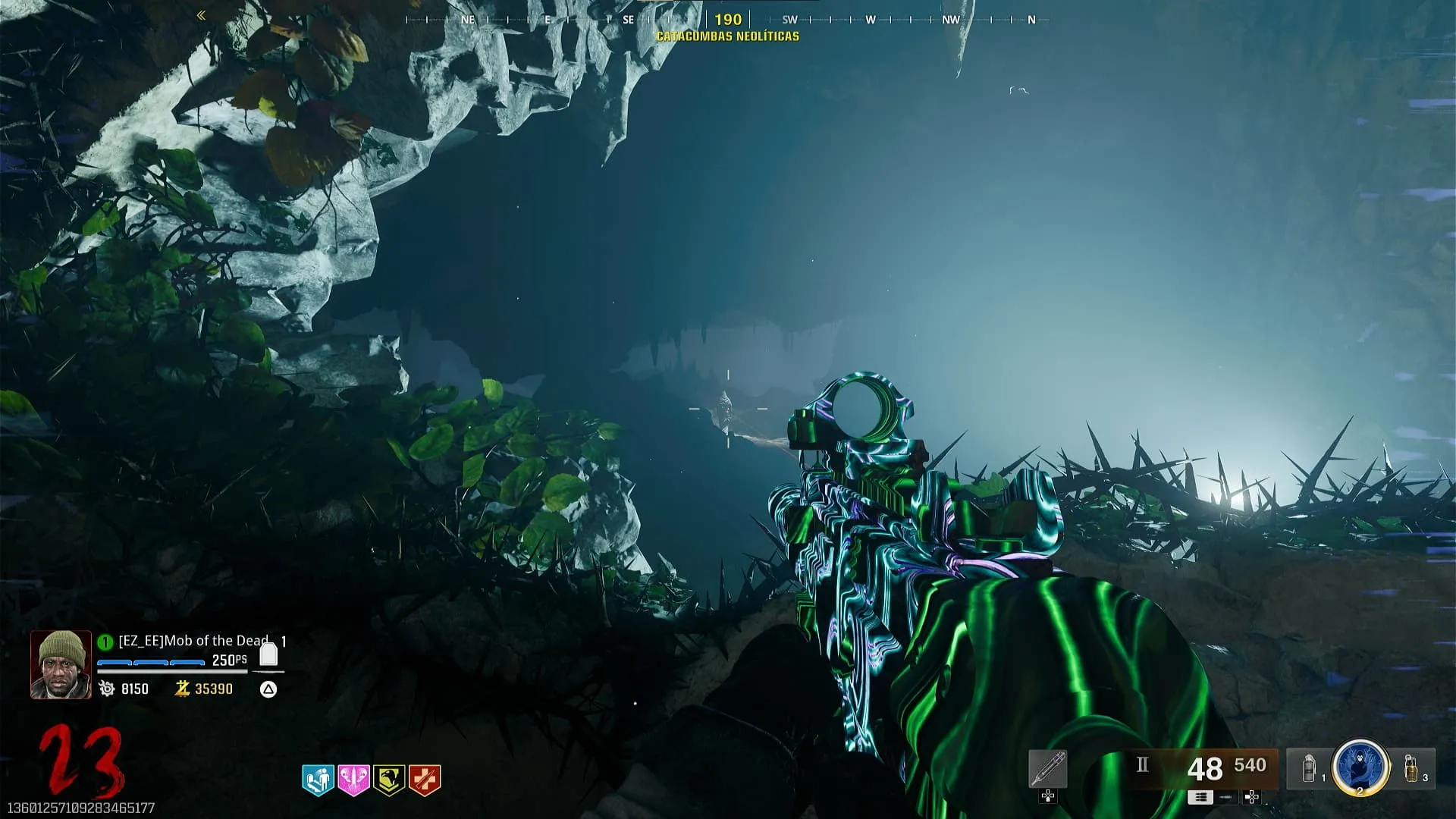1456x819 pixels.
Task: Select the white armor plate icon
Action: 268,654
